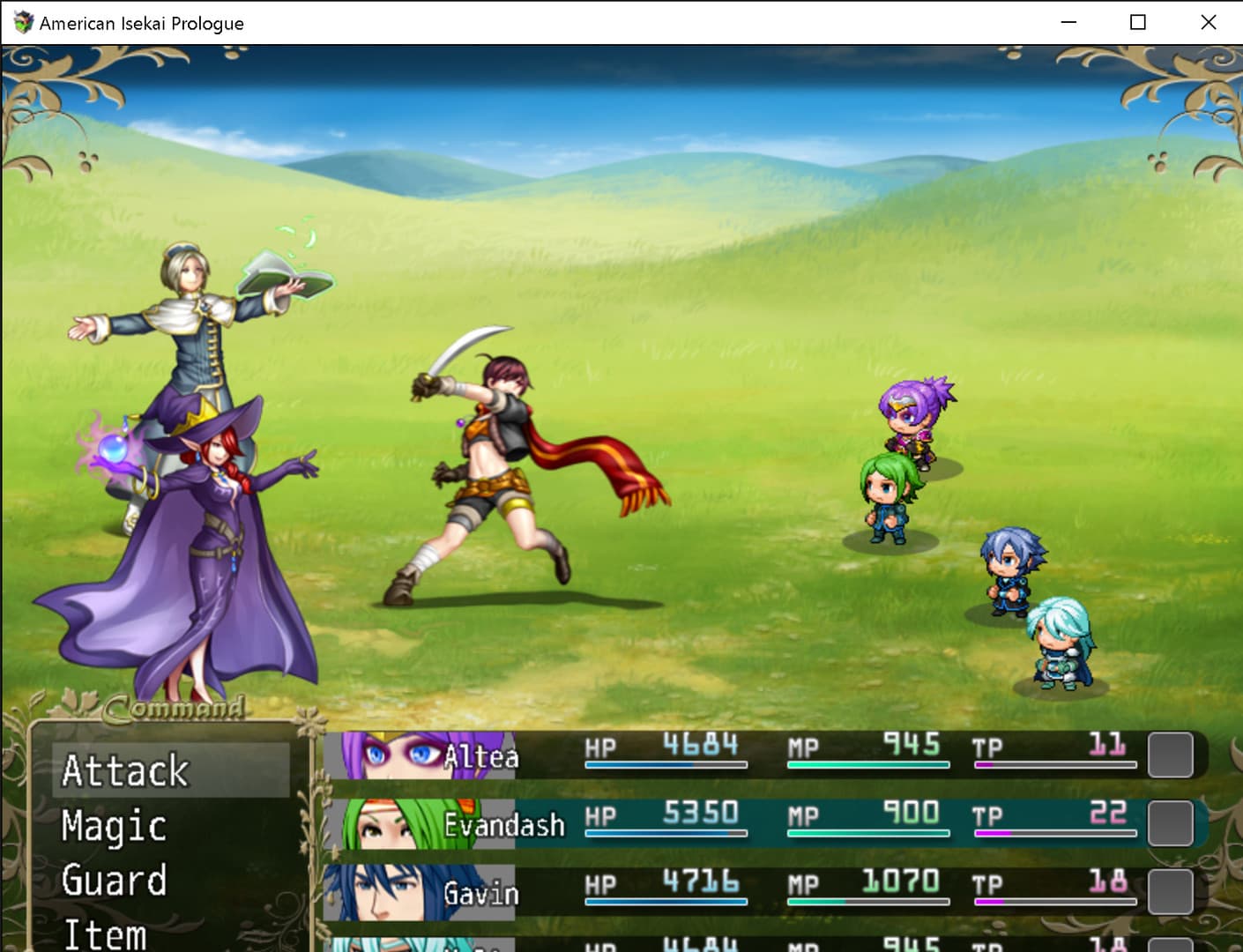Click the American Isekai title bar icon
Image resolution: width=1243 pixels, height=952 pixels.
tap(21, 23)
